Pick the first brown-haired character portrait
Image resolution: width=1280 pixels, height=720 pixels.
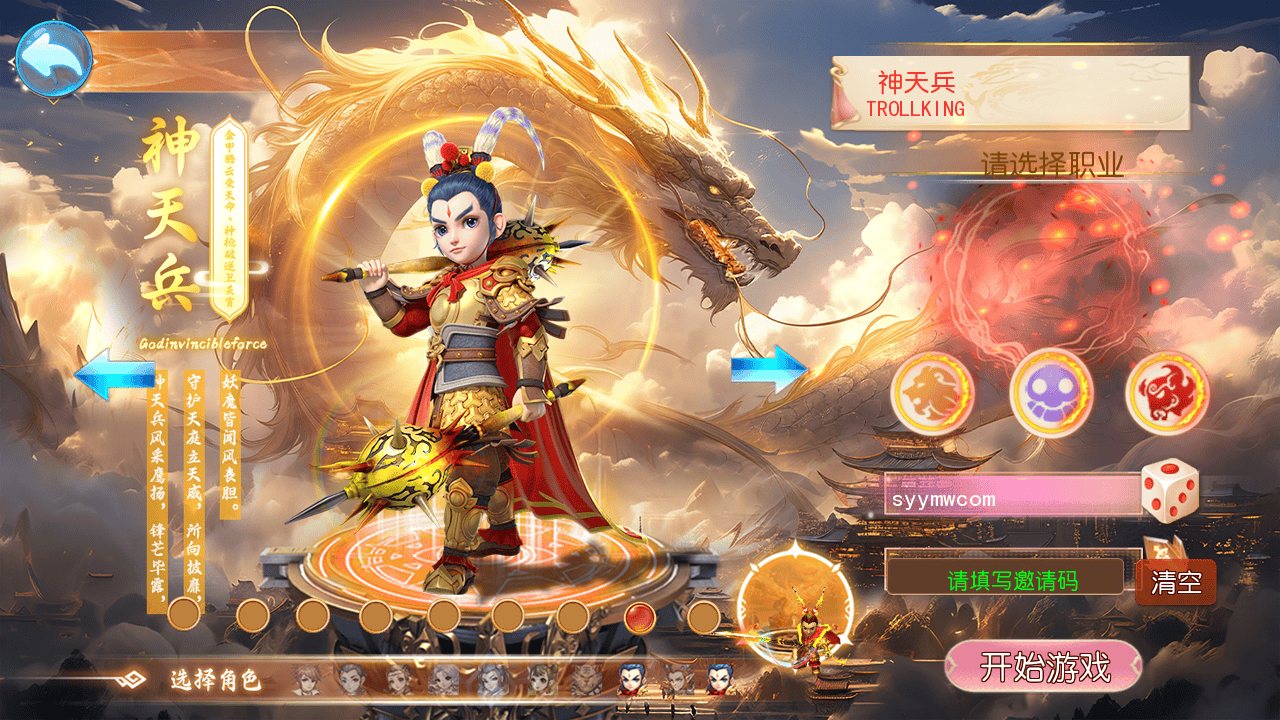click(306, 680)
